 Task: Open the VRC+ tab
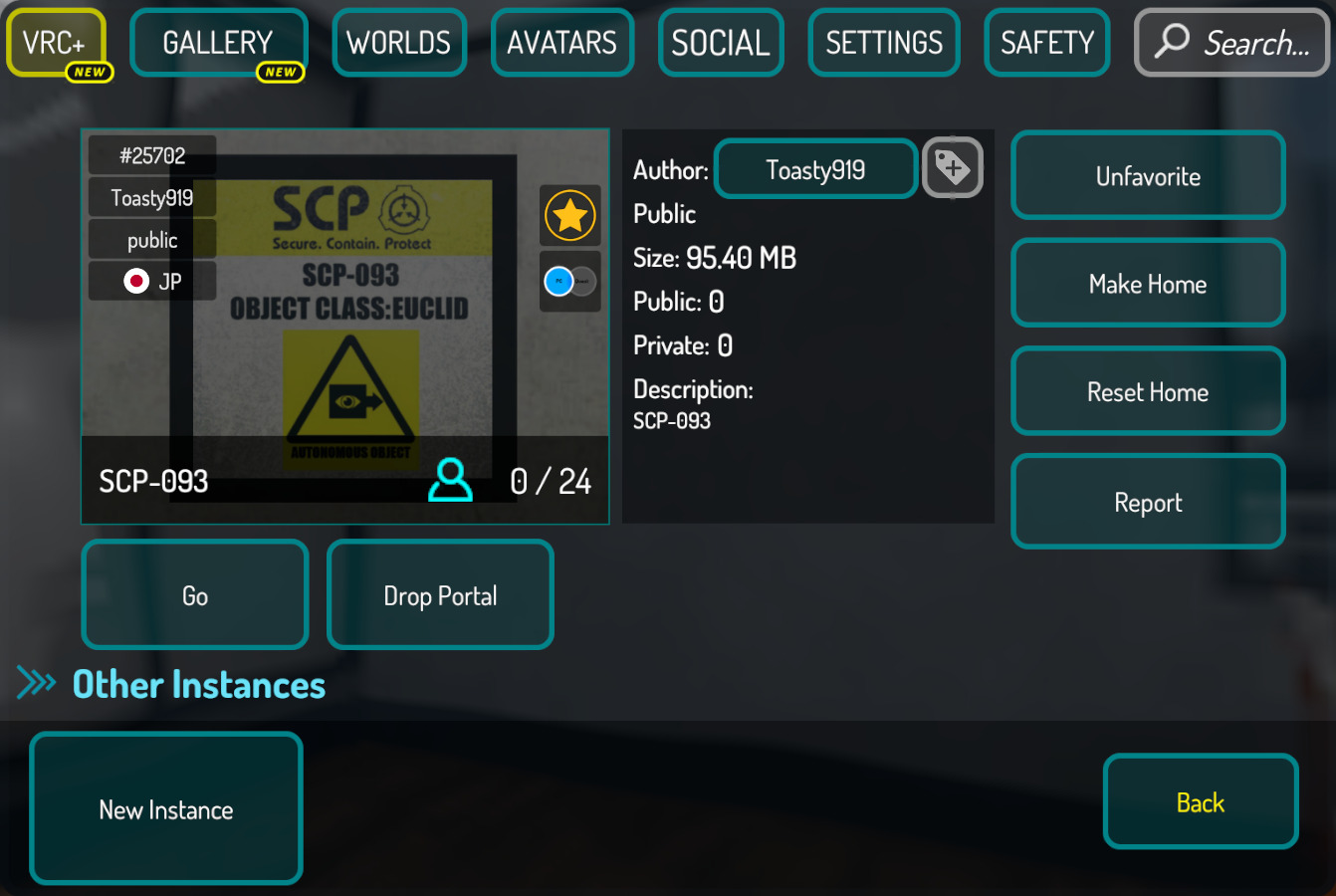tap(56, 43)
